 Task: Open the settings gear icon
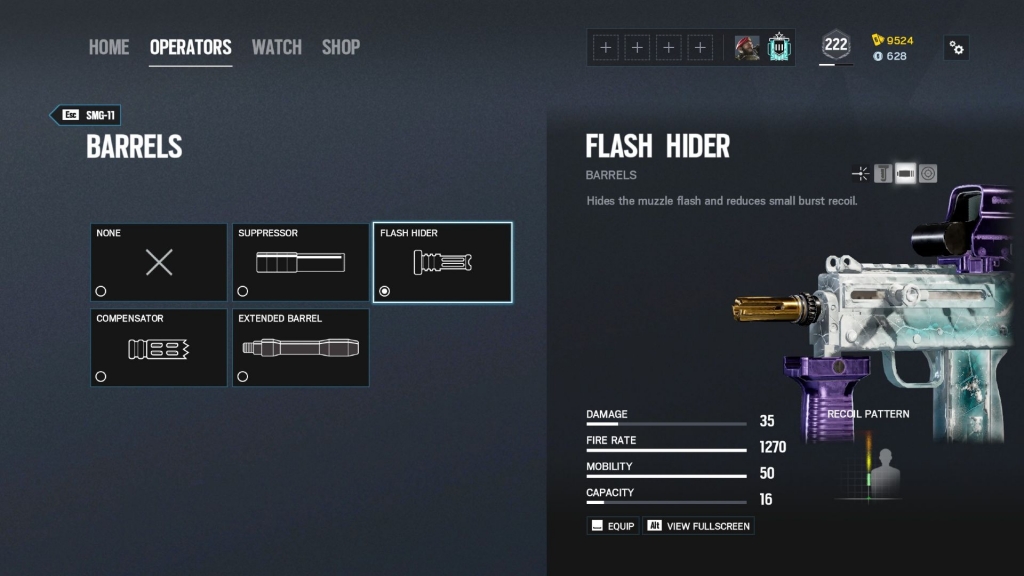click(957, 47)
